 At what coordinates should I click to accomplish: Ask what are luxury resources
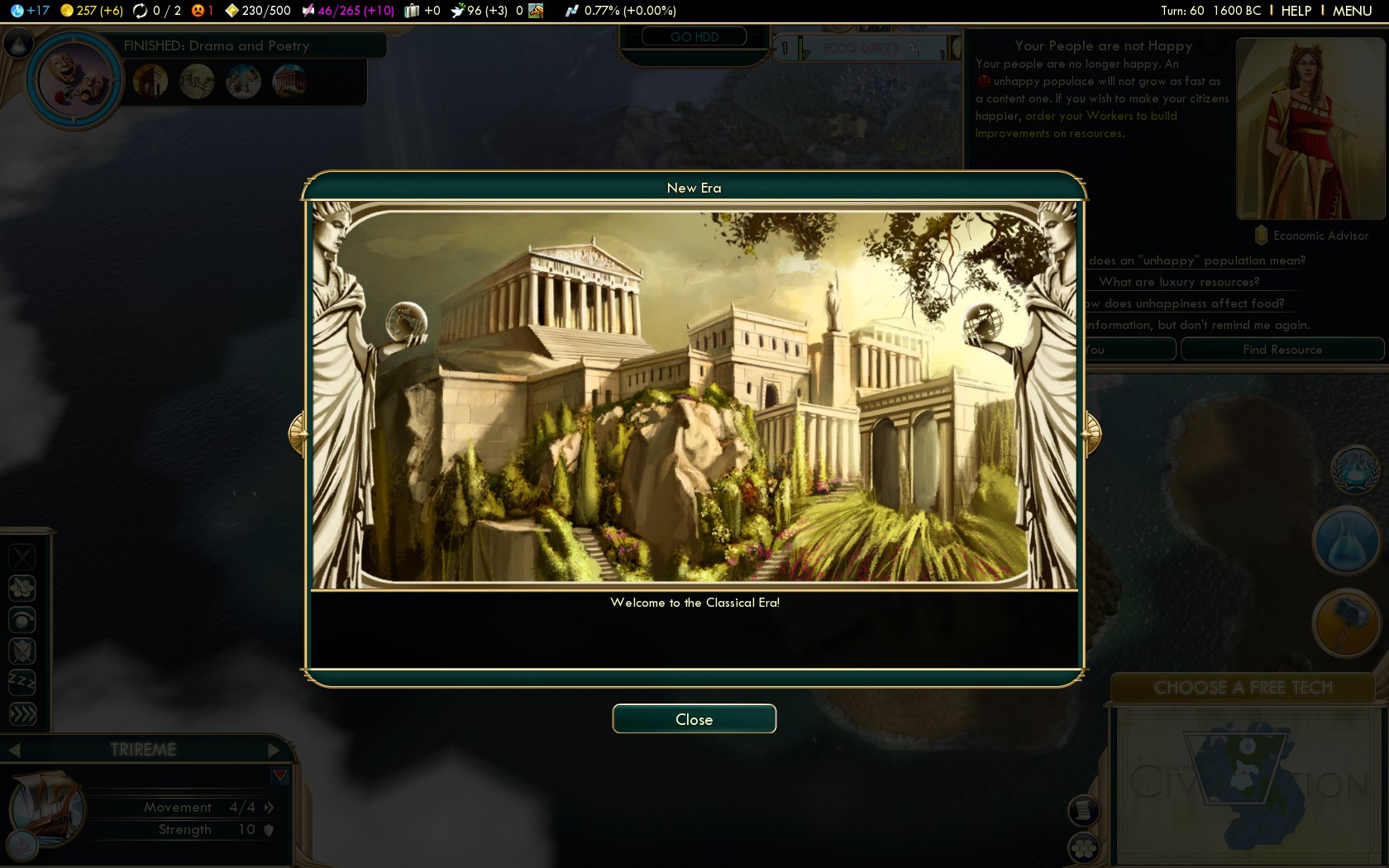pos(1179,282)
